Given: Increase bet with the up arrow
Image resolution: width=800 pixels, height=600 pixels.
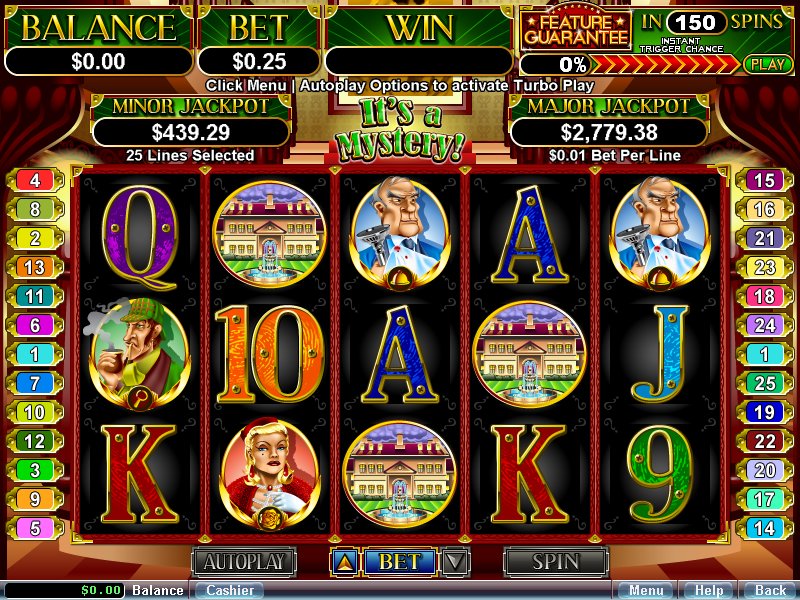Looking at the screenshot, I should (x=343, y=562).
